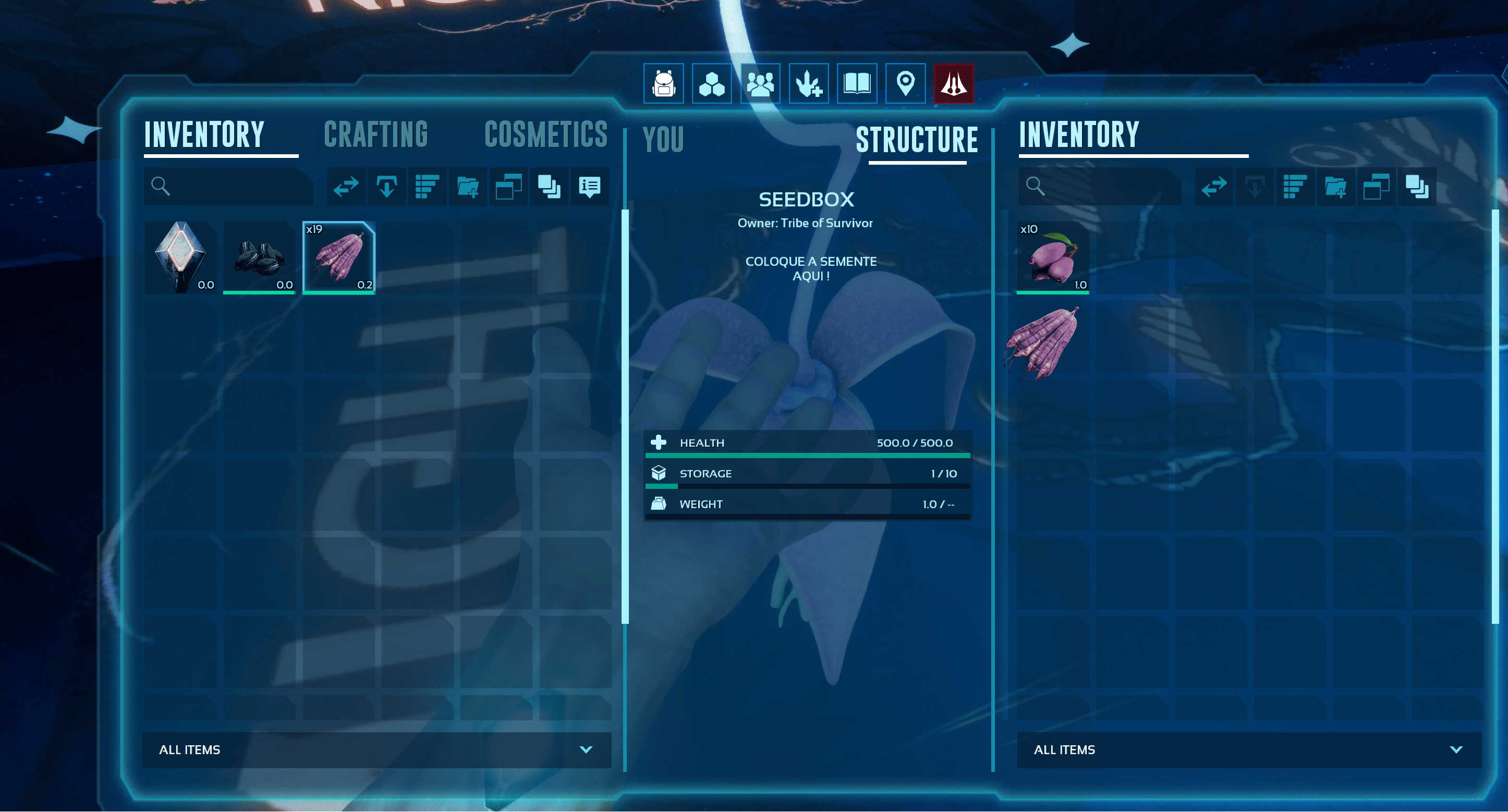Image resolution: width=1508 pixels, height=812 pixels.
Task: Open the open-book journal icon
Action: pos(857,84)
